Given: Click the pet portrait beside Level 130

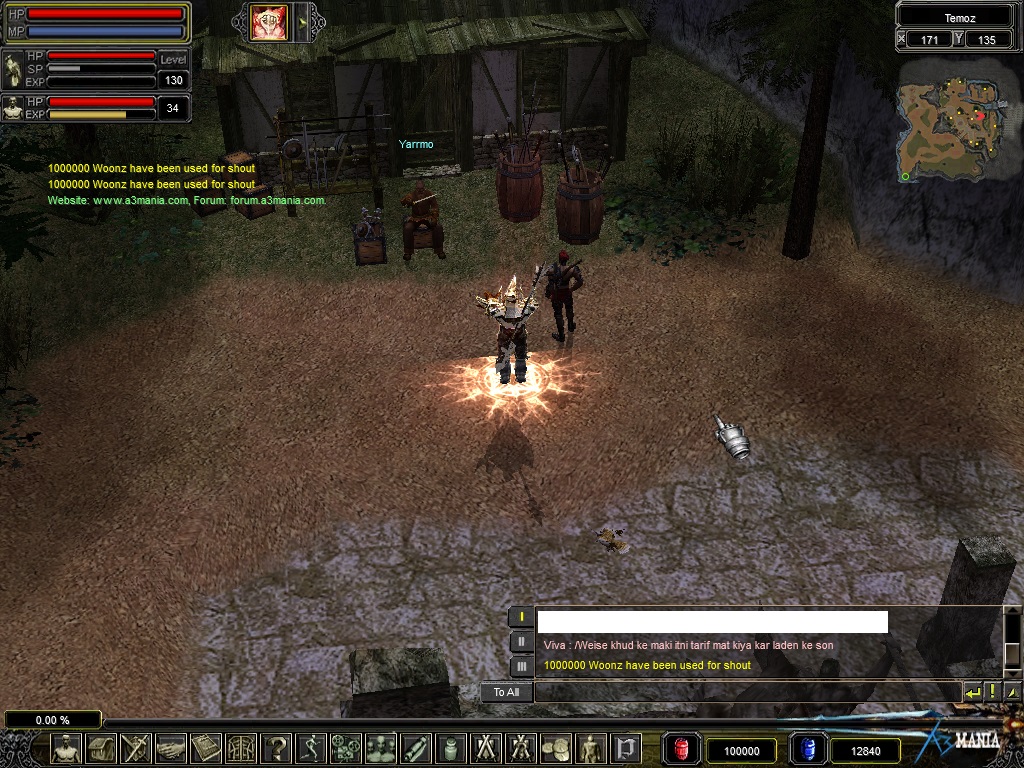Looking at the screenshot, I should pyautogui.click(x=13, y=68).
